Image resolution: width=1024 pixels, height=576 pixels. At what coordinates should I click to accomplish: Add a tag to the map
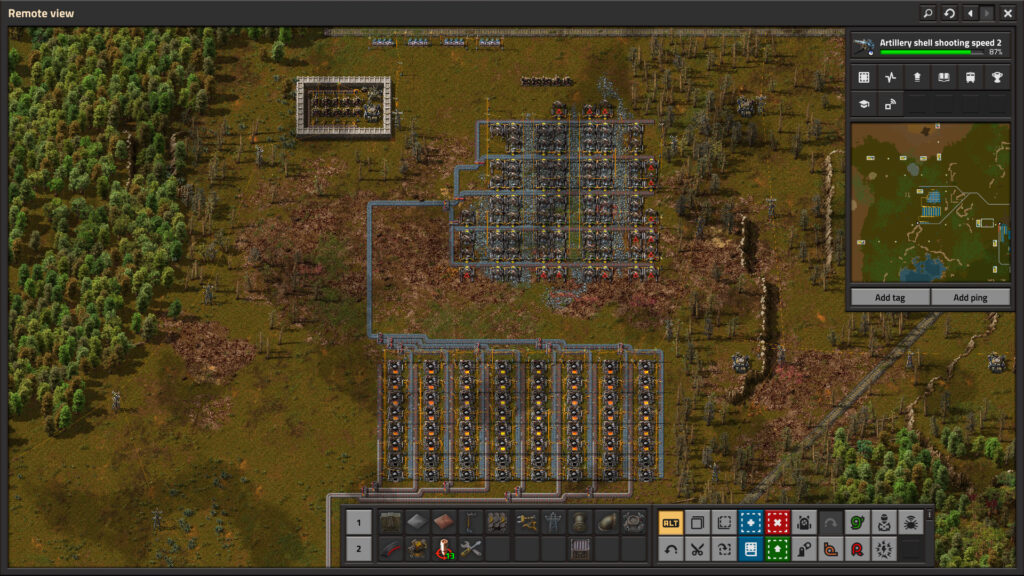(889, 297)
